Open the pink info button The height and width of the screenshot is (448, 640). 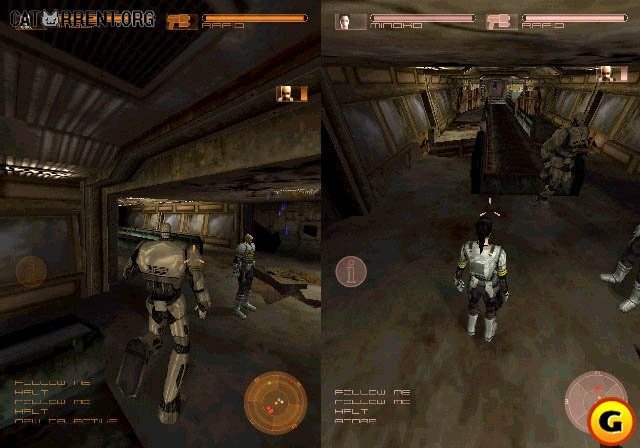click(x=351, y=271)
